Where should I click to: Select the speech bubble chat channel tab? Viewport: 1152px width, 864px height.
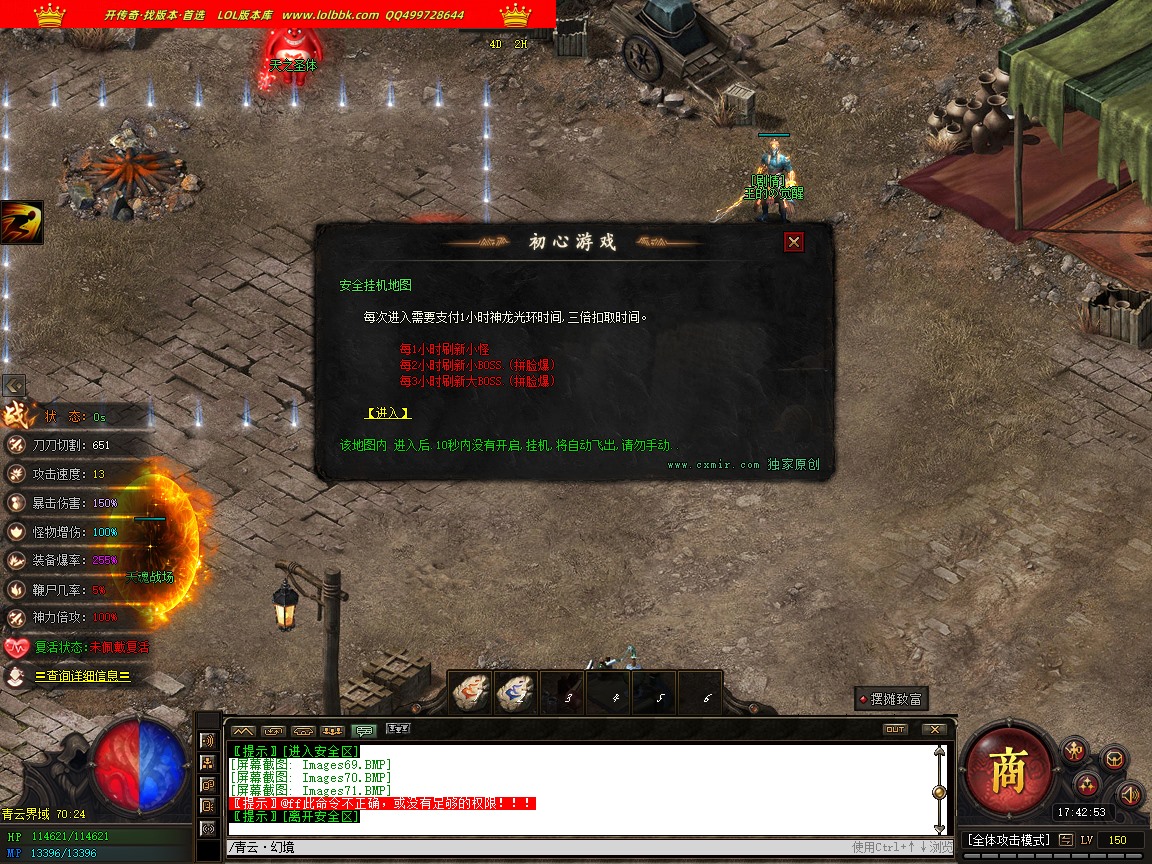364,730
